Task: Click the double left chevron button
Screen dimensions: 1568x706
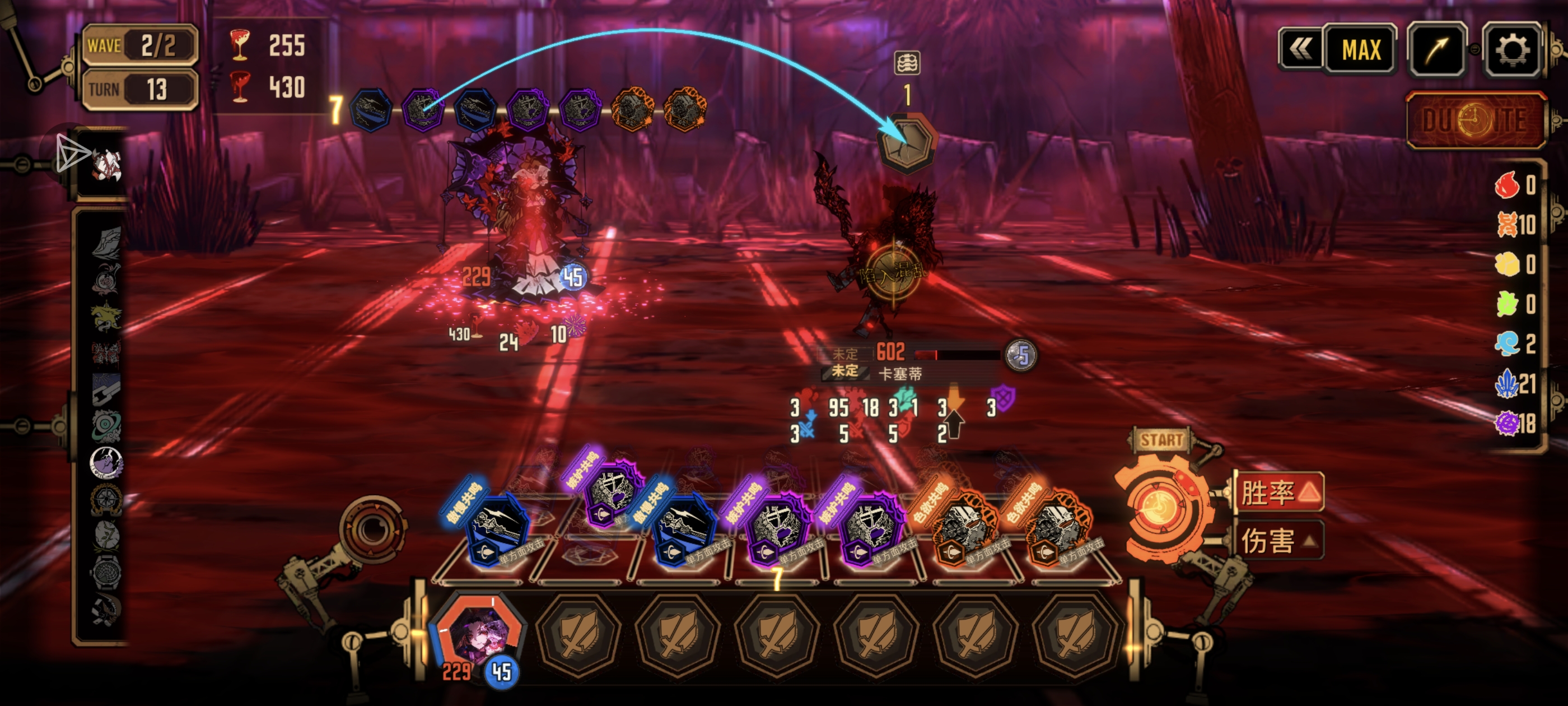Action: (1301, 50)
